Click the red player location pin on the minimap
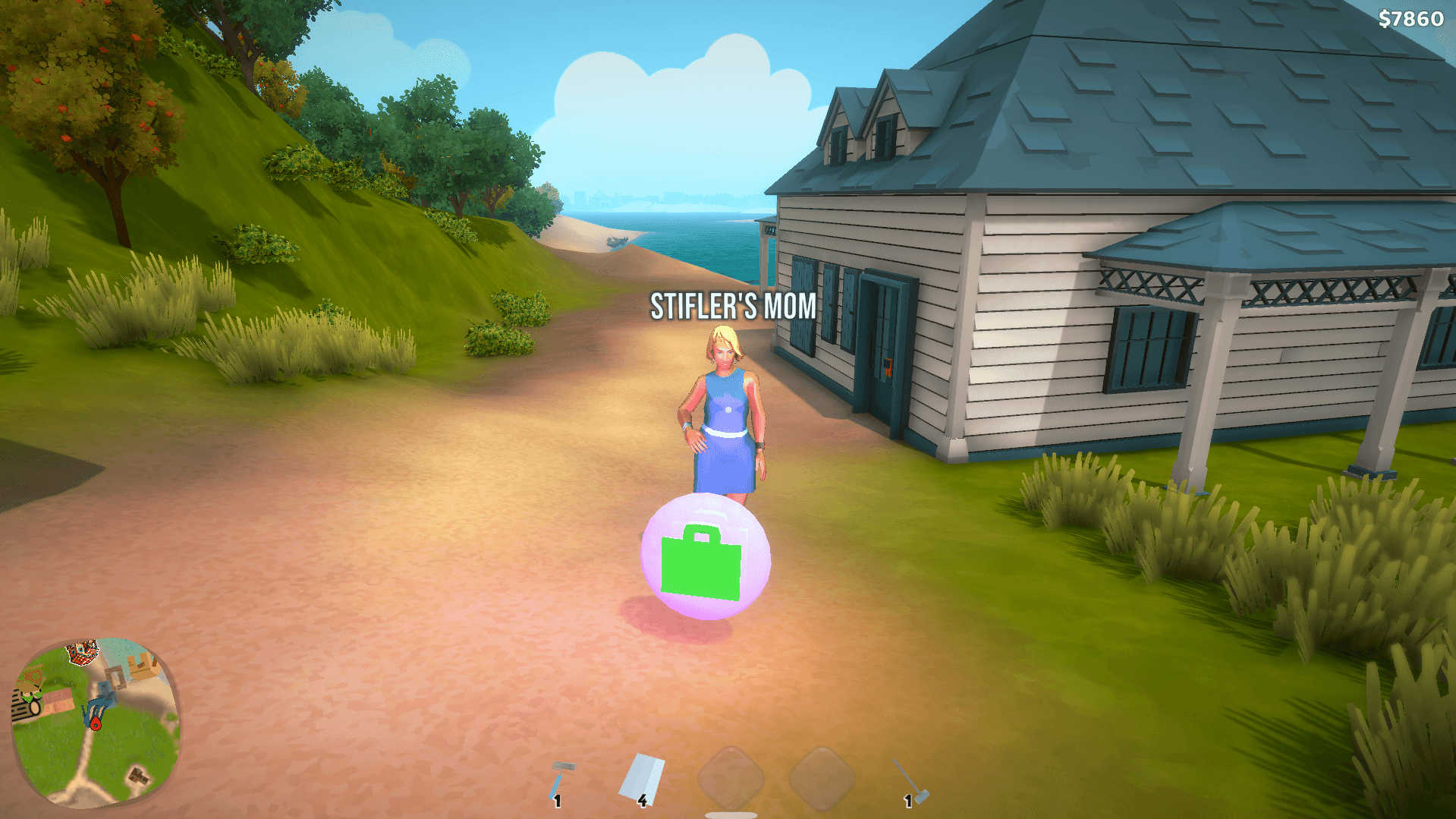Image resolution: width=1456 pixels, height=819 pixels. [x=96, y=723]
